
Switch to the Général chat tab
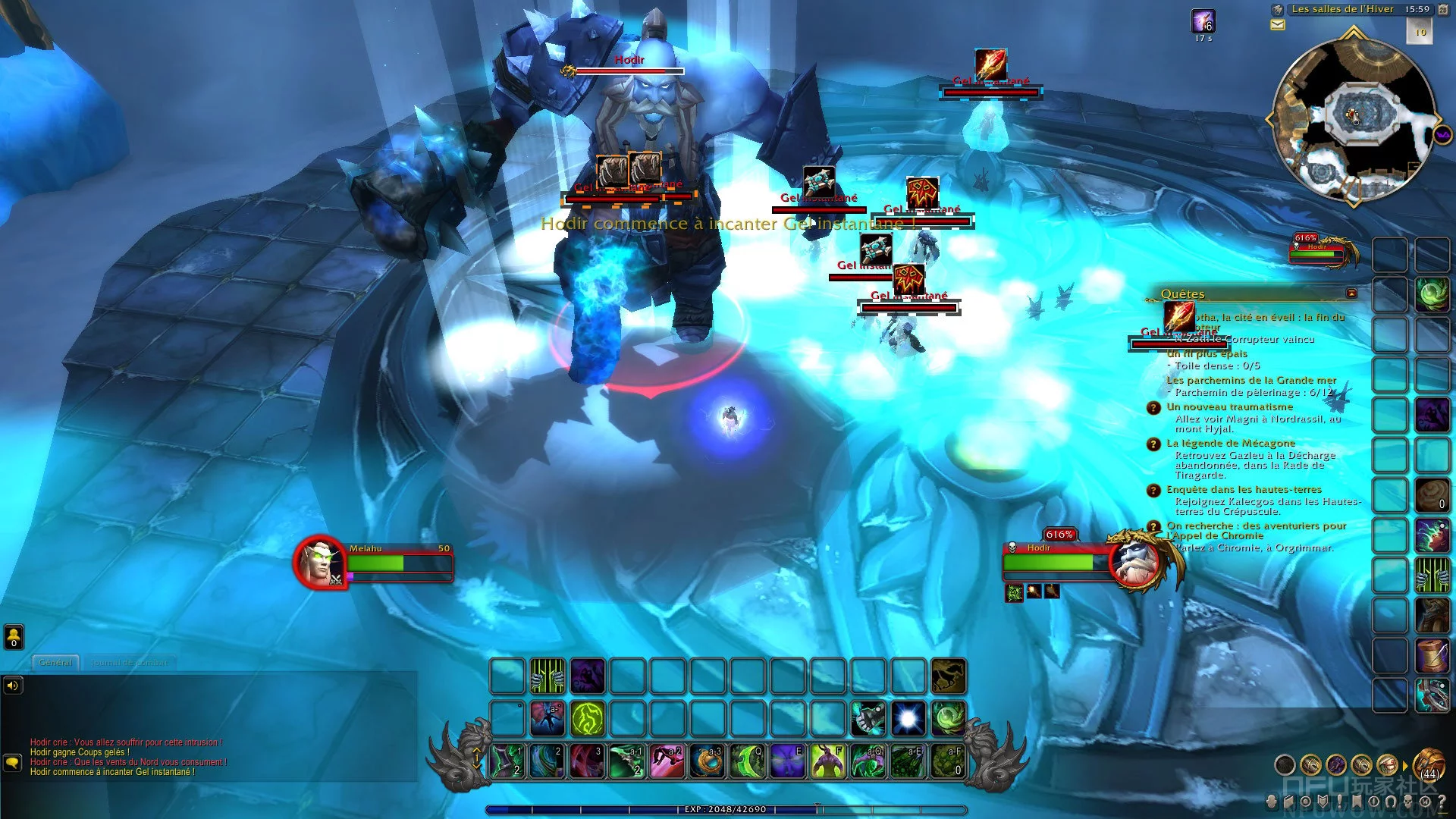pos(55,662)
